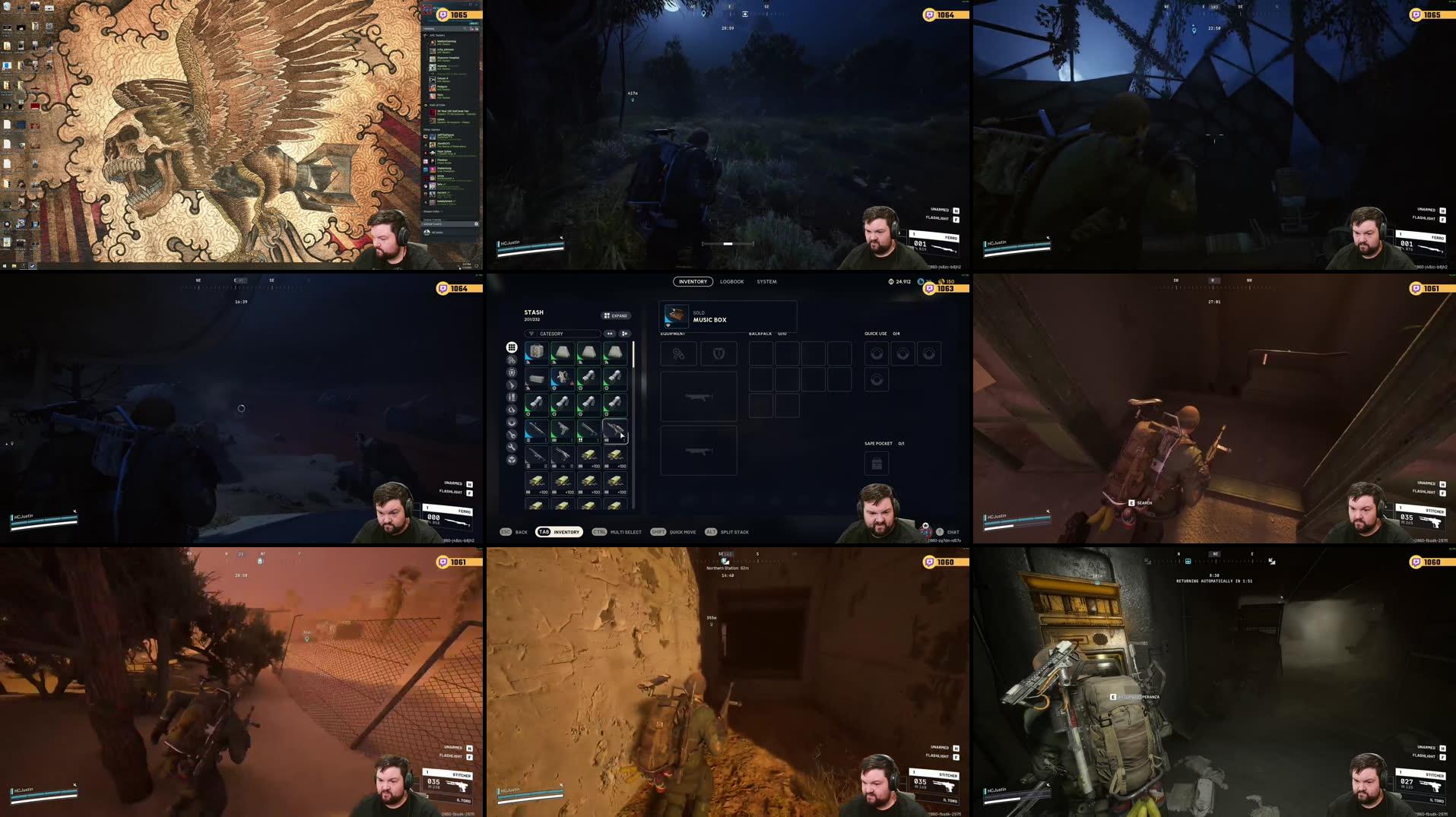1456x817 pixels.
Task: Switch to the LOGBOOK tab
Action: click(732, 281)
